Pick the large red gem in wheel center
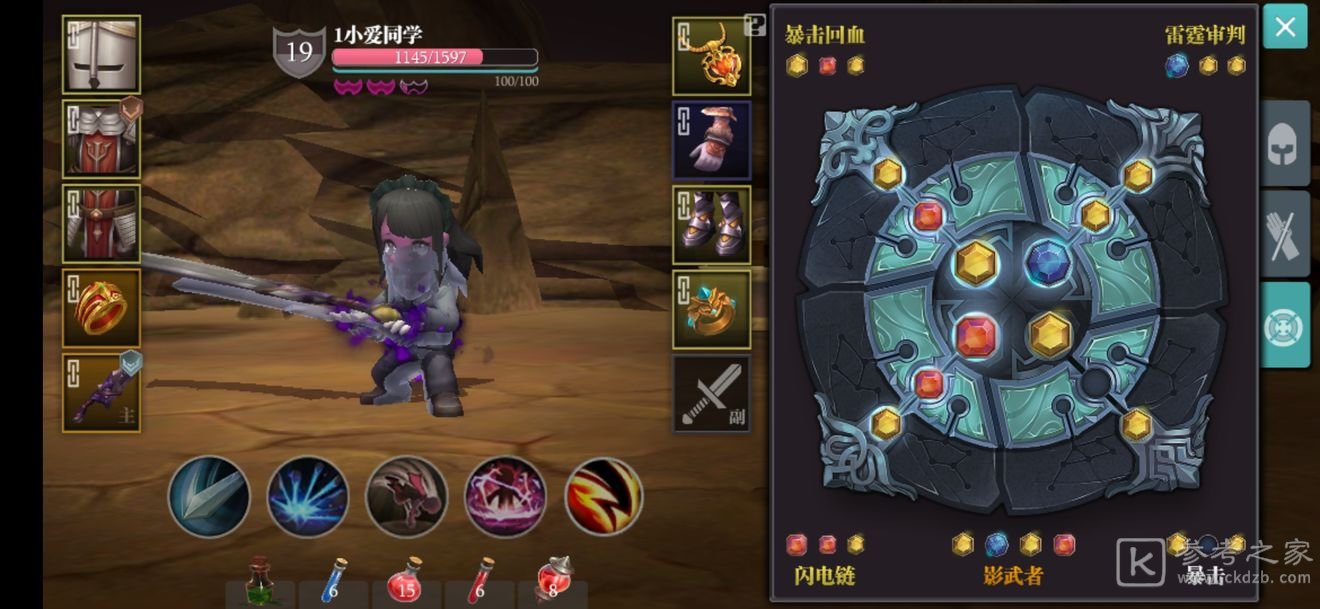Viewport: 1320px width, 609px height. [x=977, y=337]
